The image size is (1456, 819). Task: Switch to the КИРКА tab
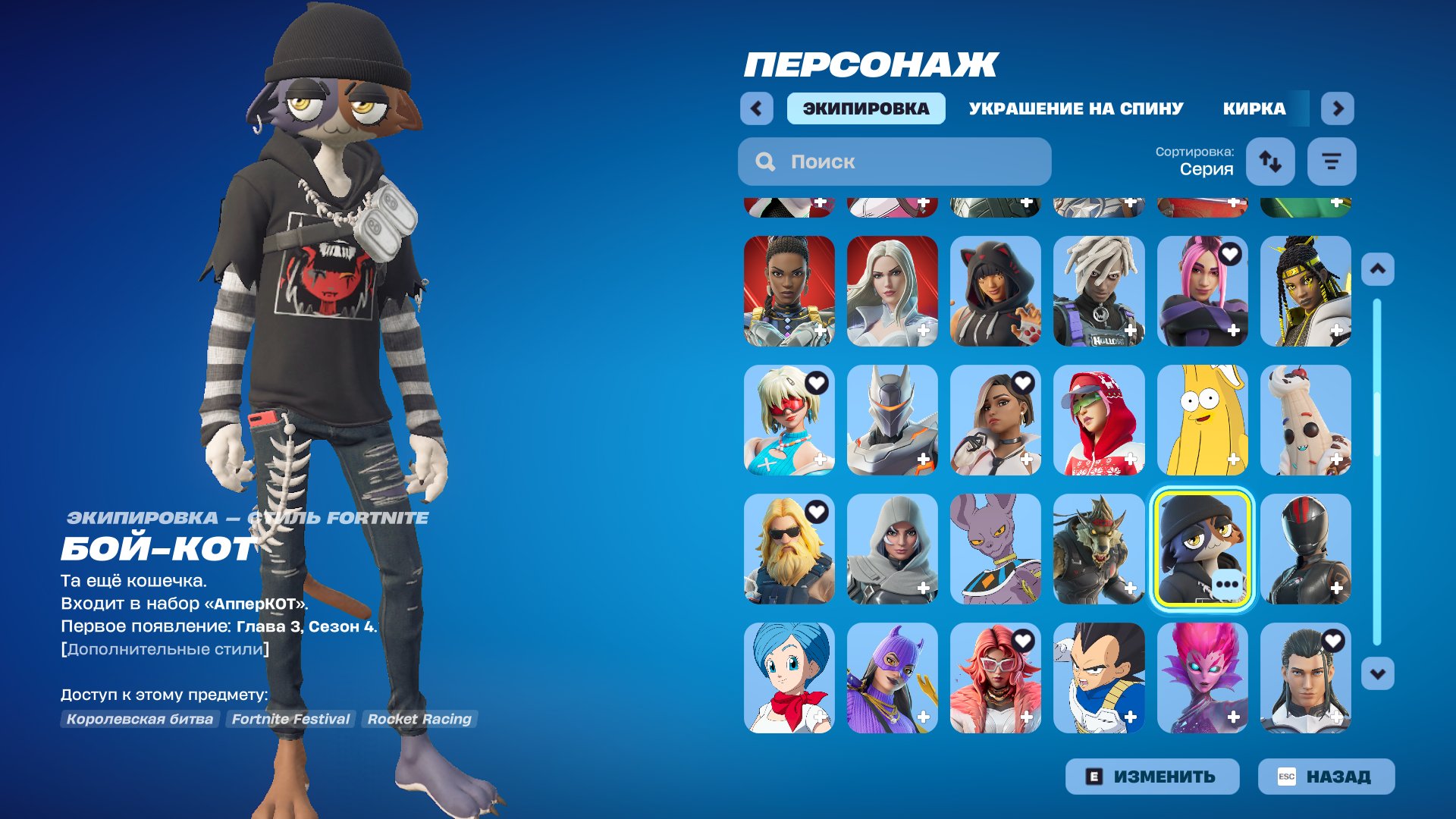pos(1253,108)
